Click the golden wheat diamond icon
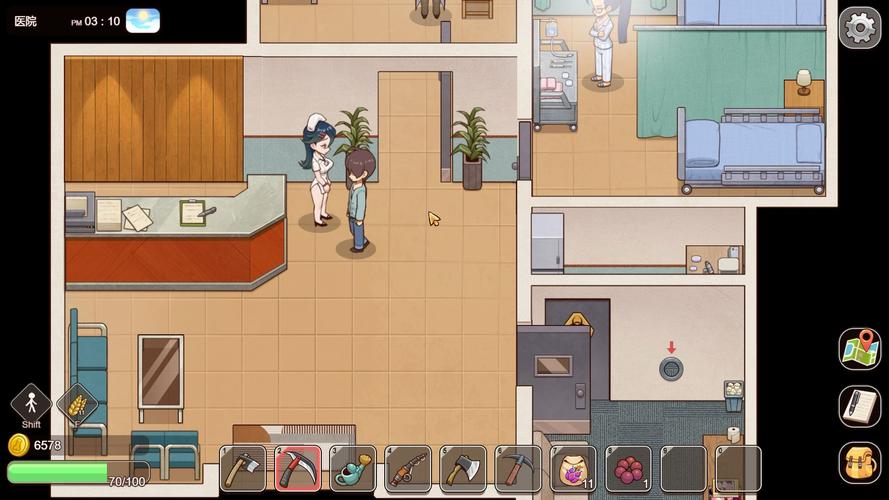This screenshot has height=500, width=889. point(77,404)
